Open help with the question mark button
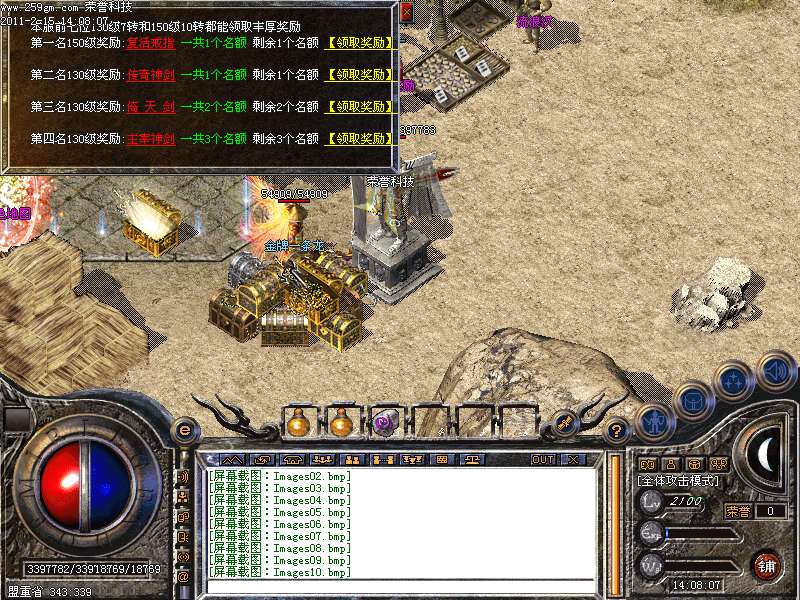The width and height of the screenshot is (800, 600). click(618, 431)
